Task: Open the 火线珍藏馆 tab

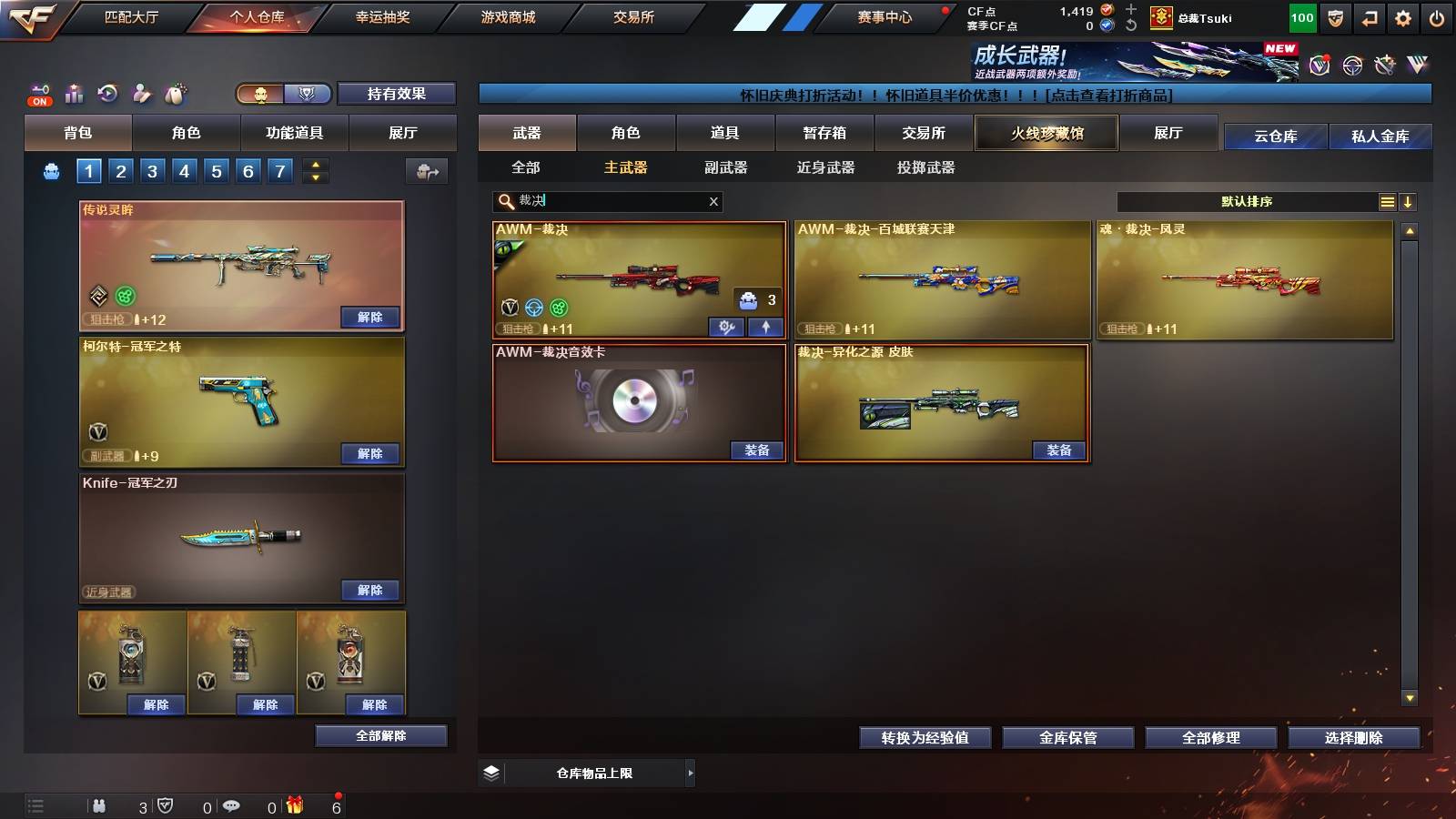Action: 1046,133
